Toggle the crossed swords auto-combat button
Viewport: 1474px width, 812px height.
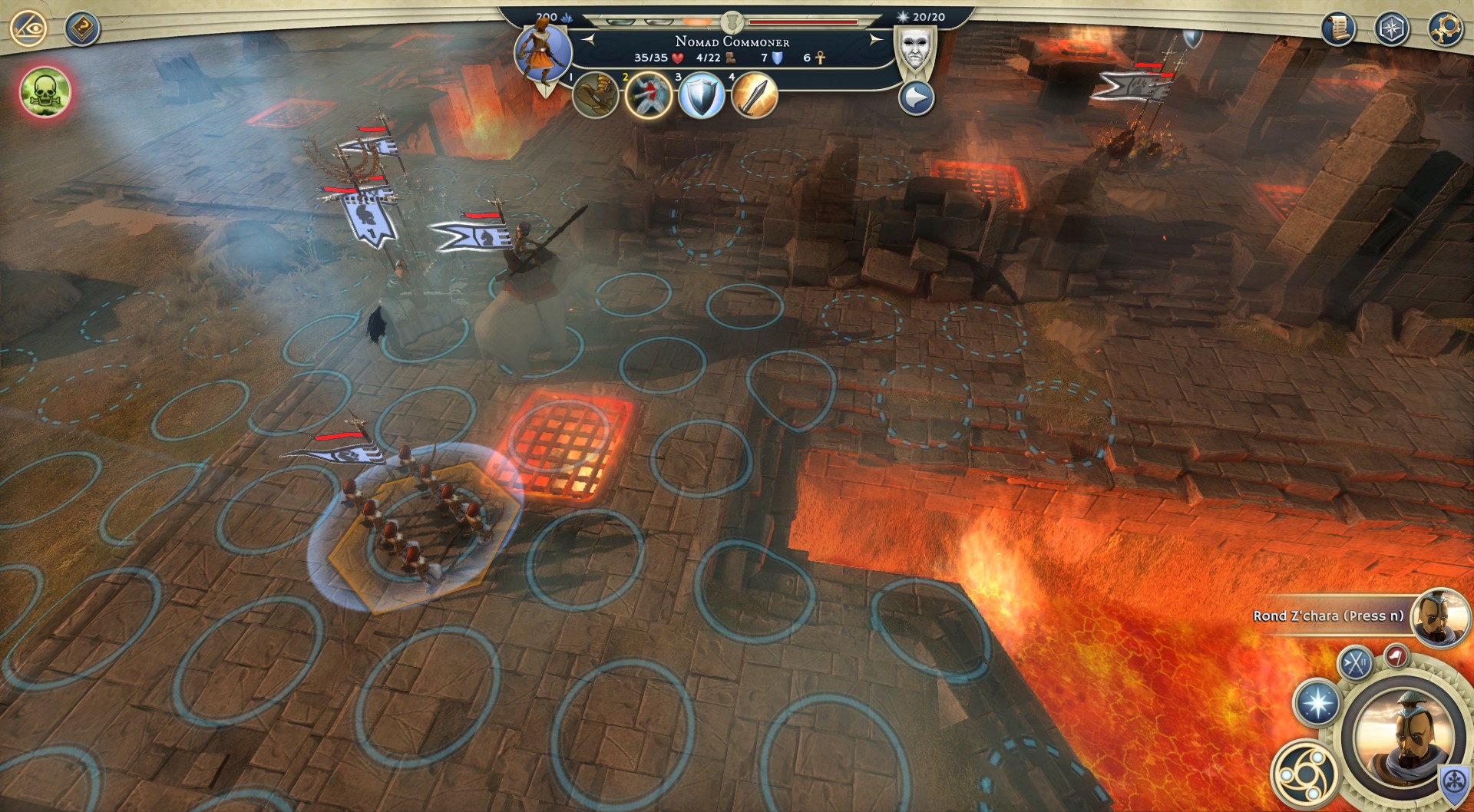point(1356,662)
